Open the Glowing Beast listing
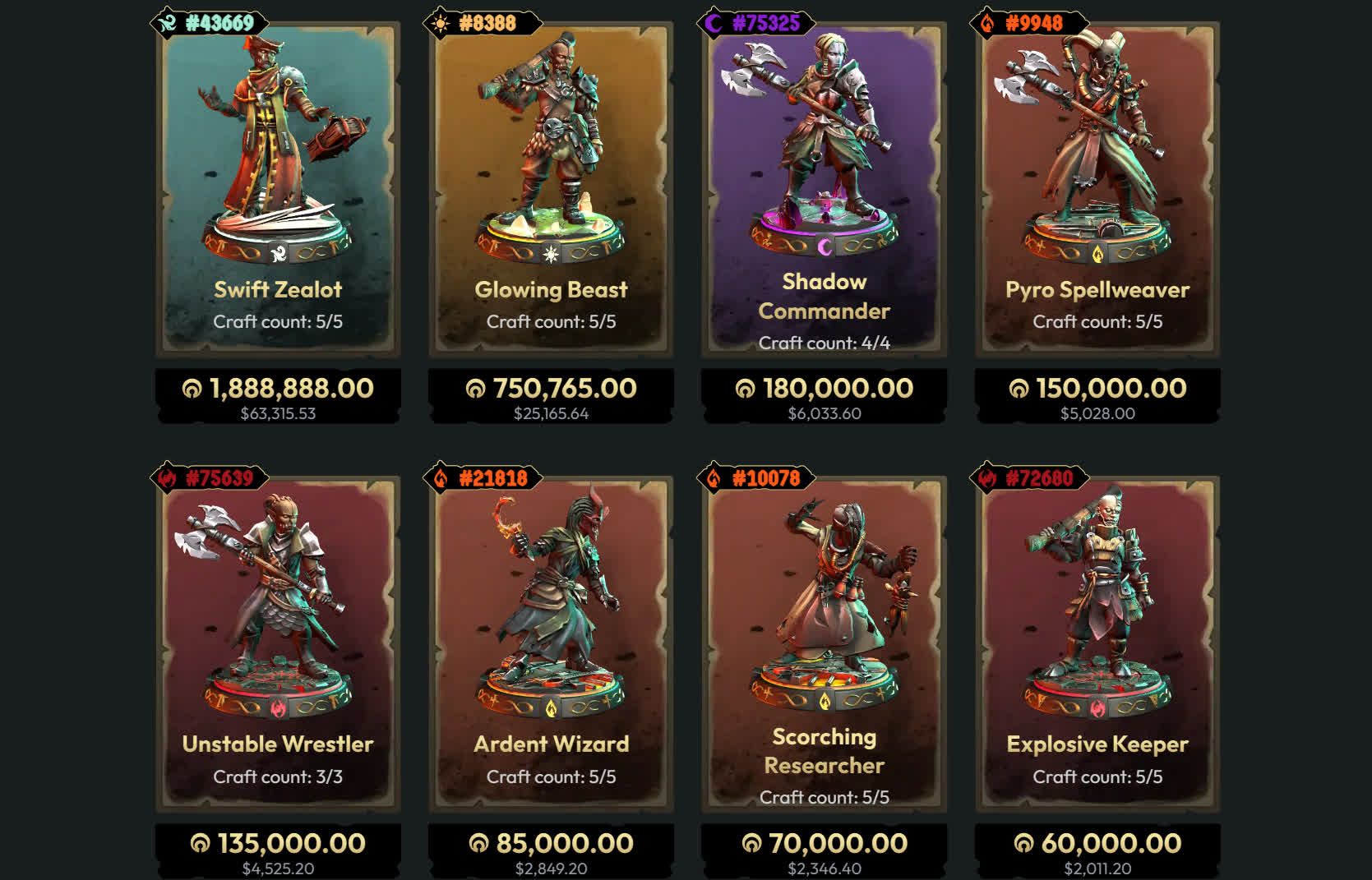Screen dimensions: 1372x880 (551, 189)
